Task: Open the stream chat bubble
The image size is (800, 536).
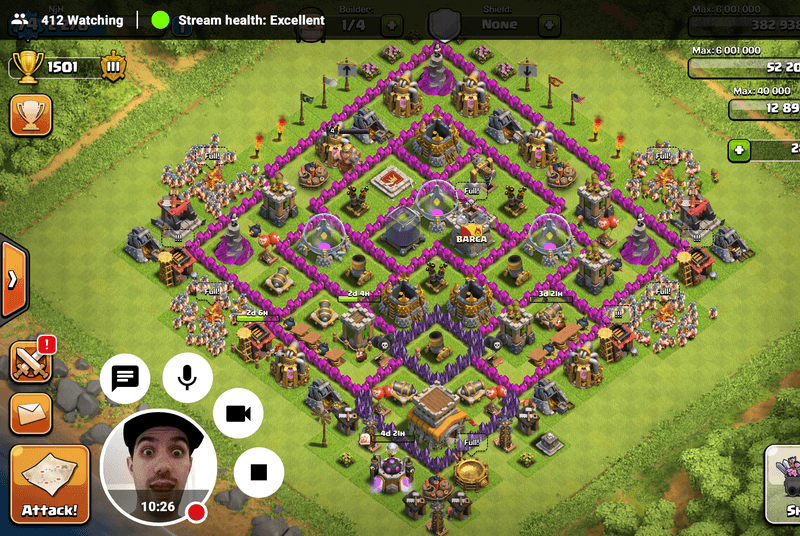Action: pyautogui.click(x=125, y=378)
